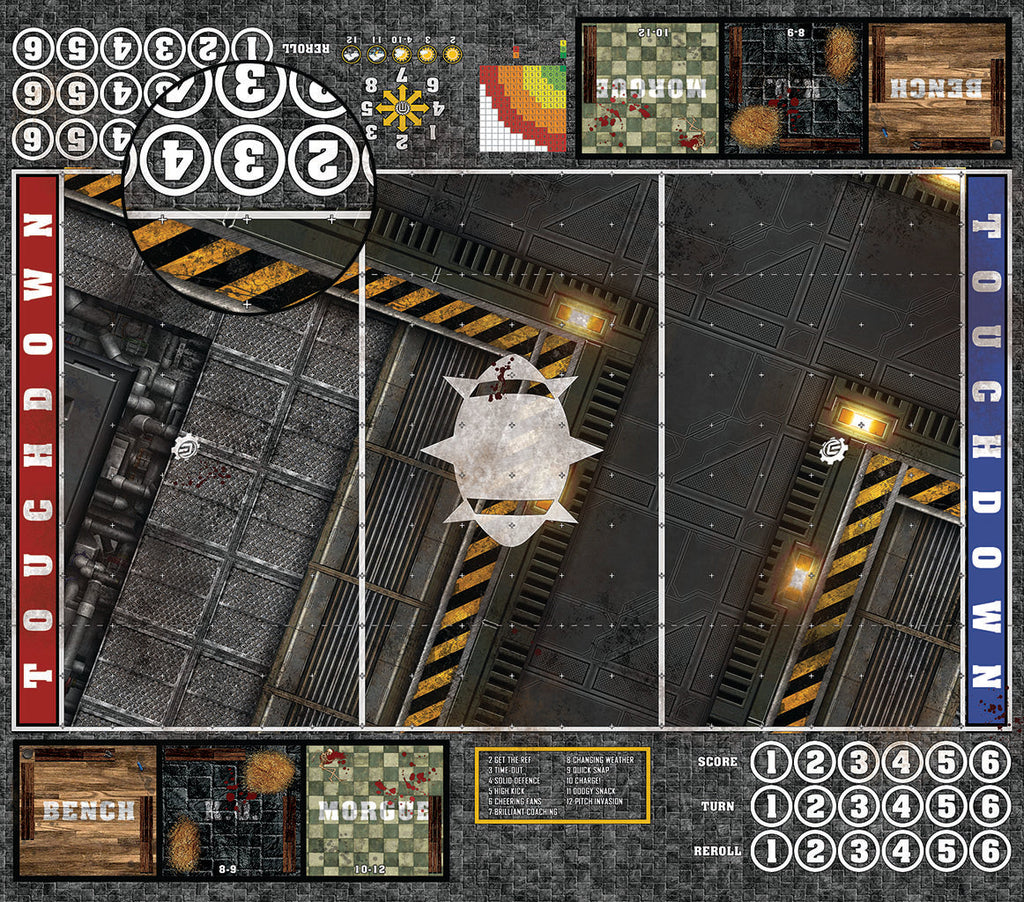Mark 3 on the upright Score track
Image resolution: width=1024 pixels, height=902 pixels.
pos(858,763)
